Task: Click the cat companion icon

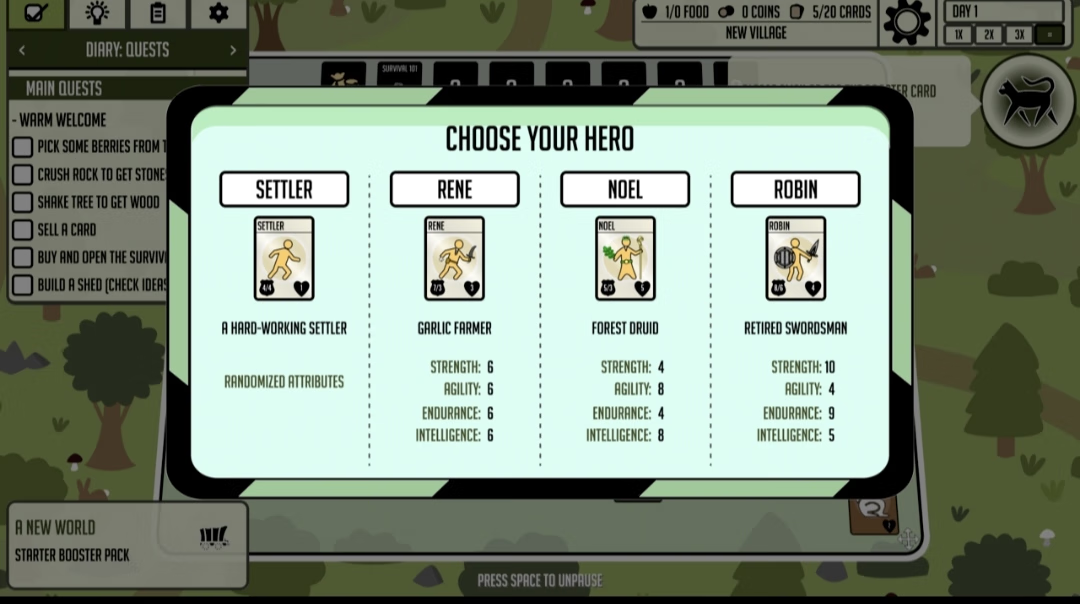Action: pos(1029,100)
